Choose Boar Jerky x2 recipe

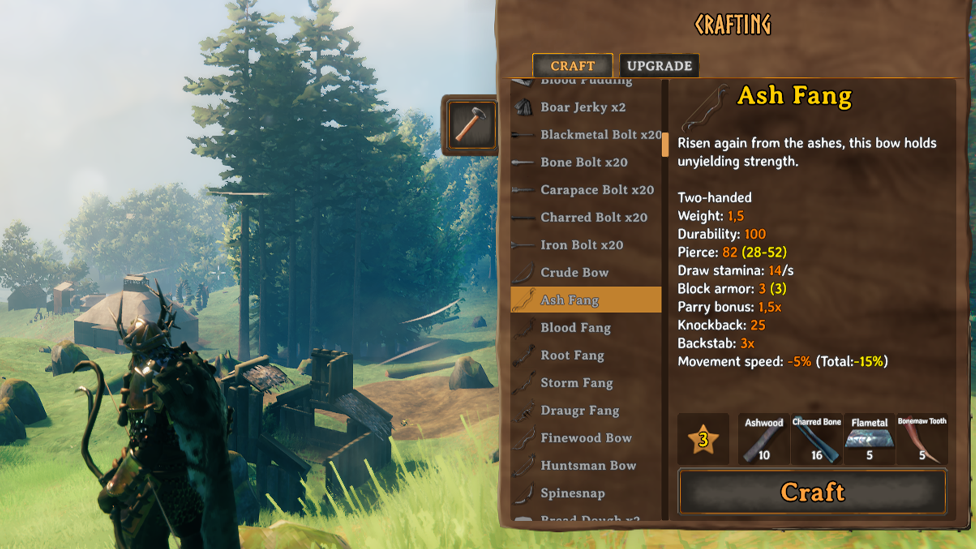point(583,107)
